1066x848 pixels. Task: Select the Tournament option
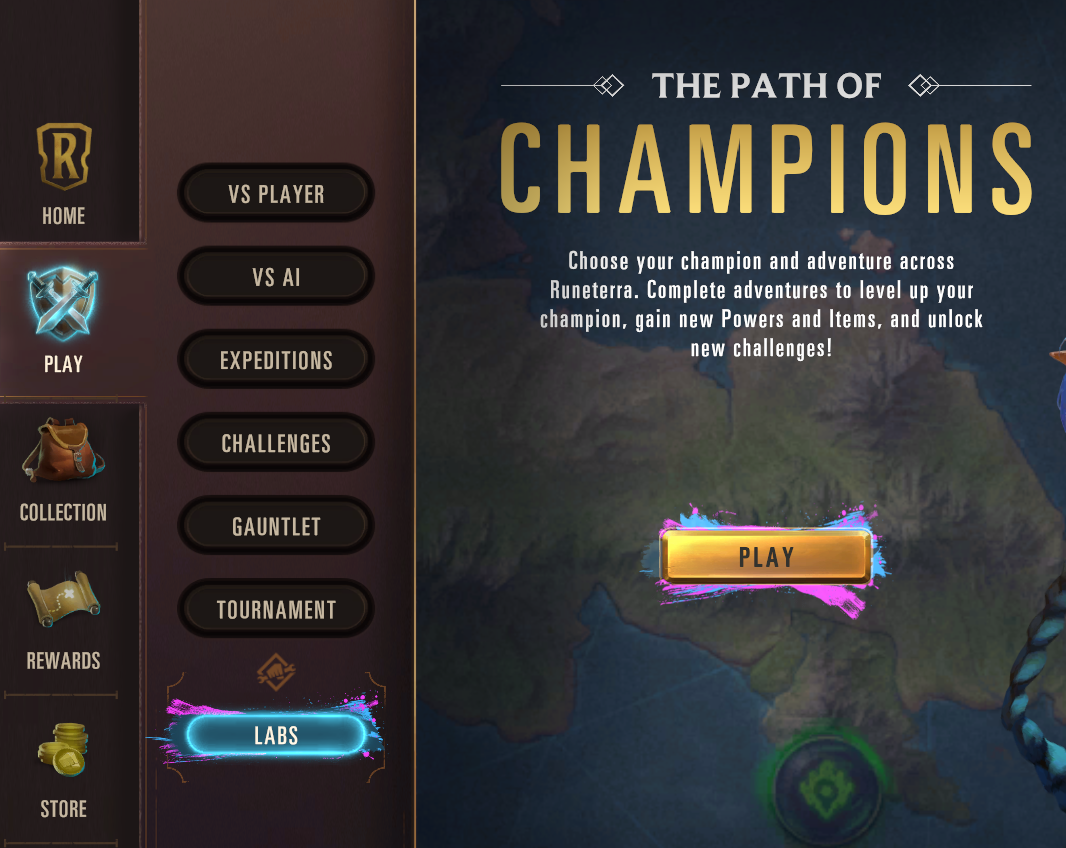[276, 609]
